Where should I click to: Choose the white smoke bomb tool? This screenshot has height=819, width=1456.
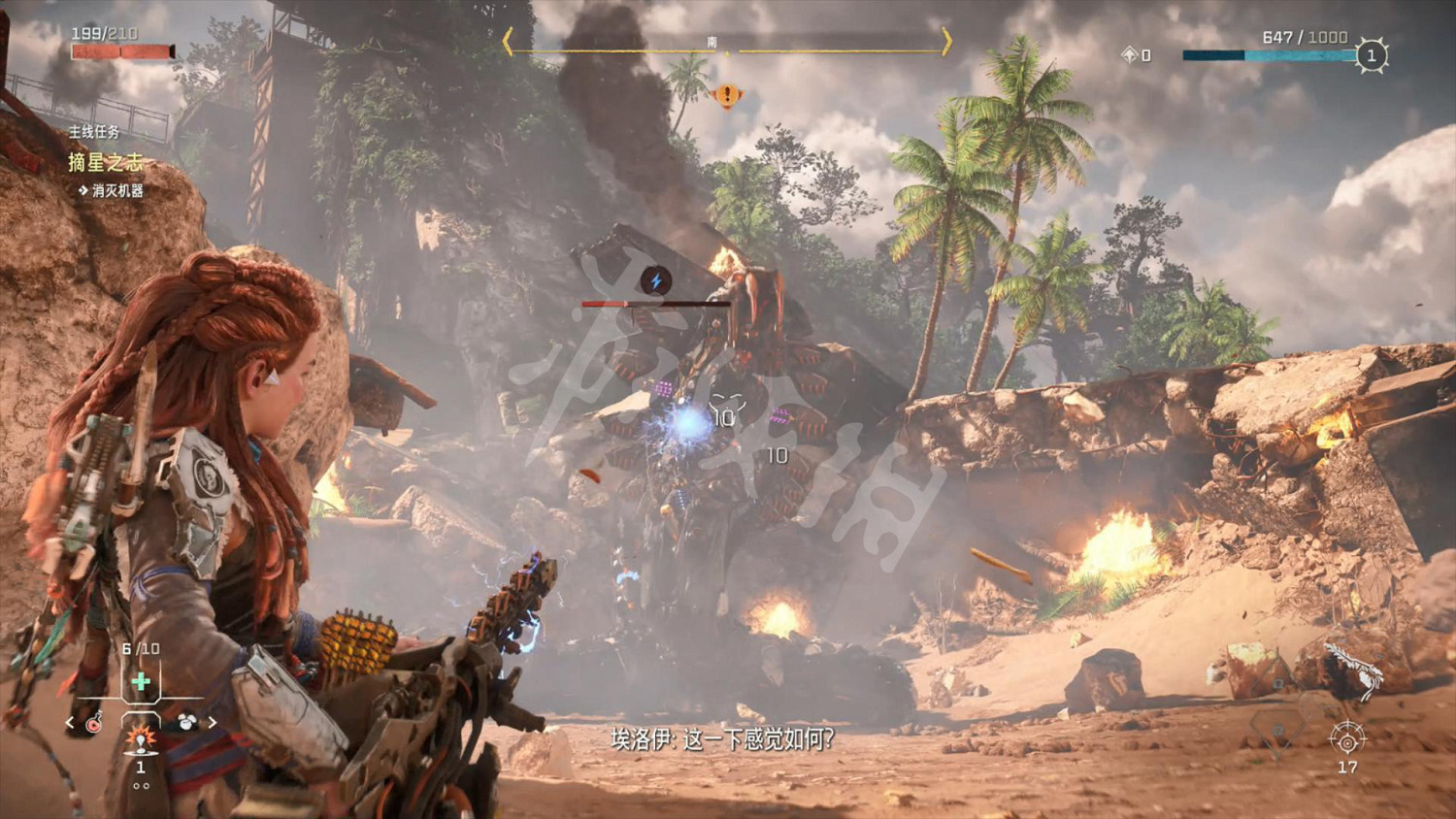pyautogui.click(x=186, y=722)
